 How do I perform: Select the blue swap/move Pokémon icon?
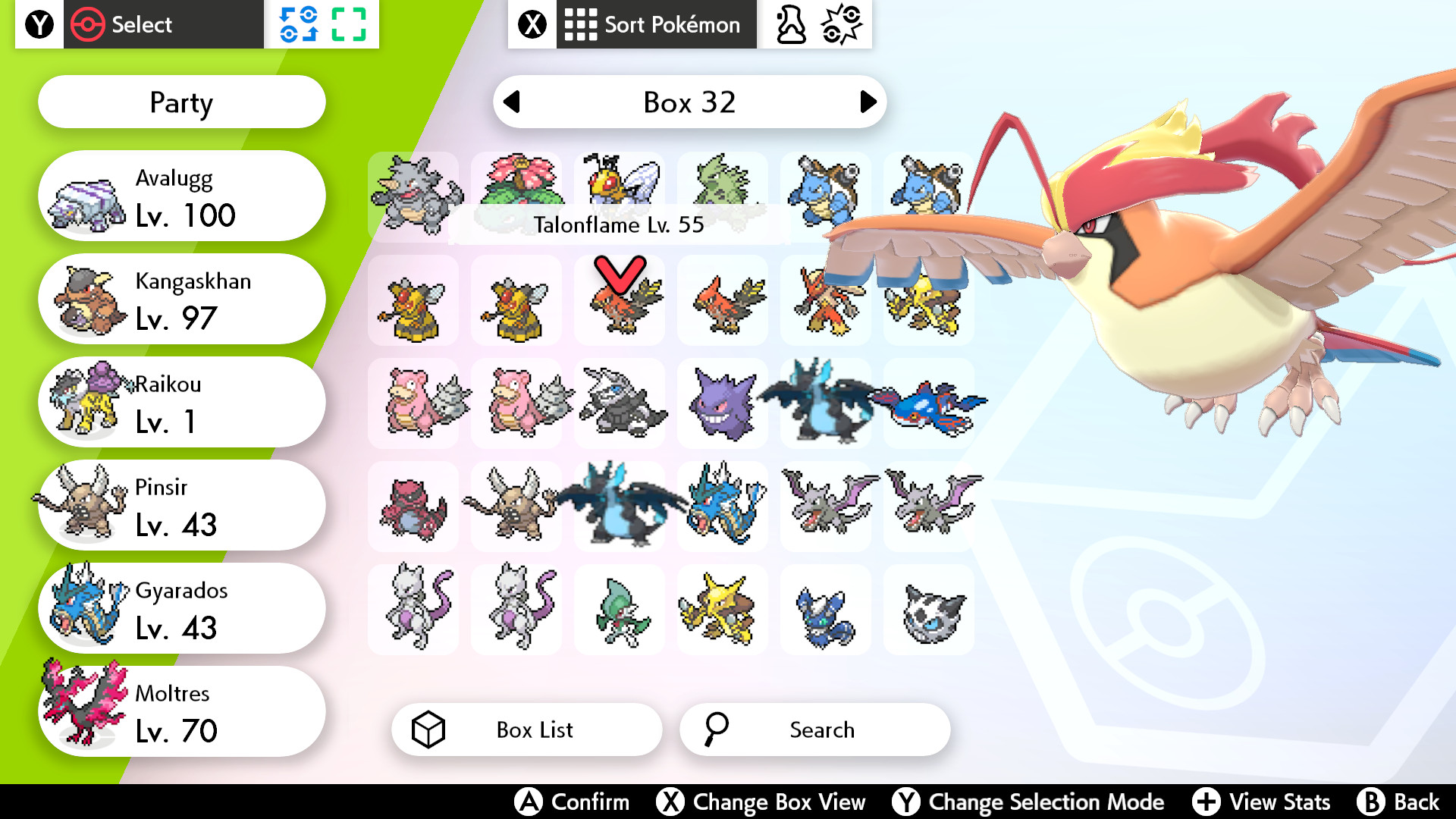[x=300, y=24]
